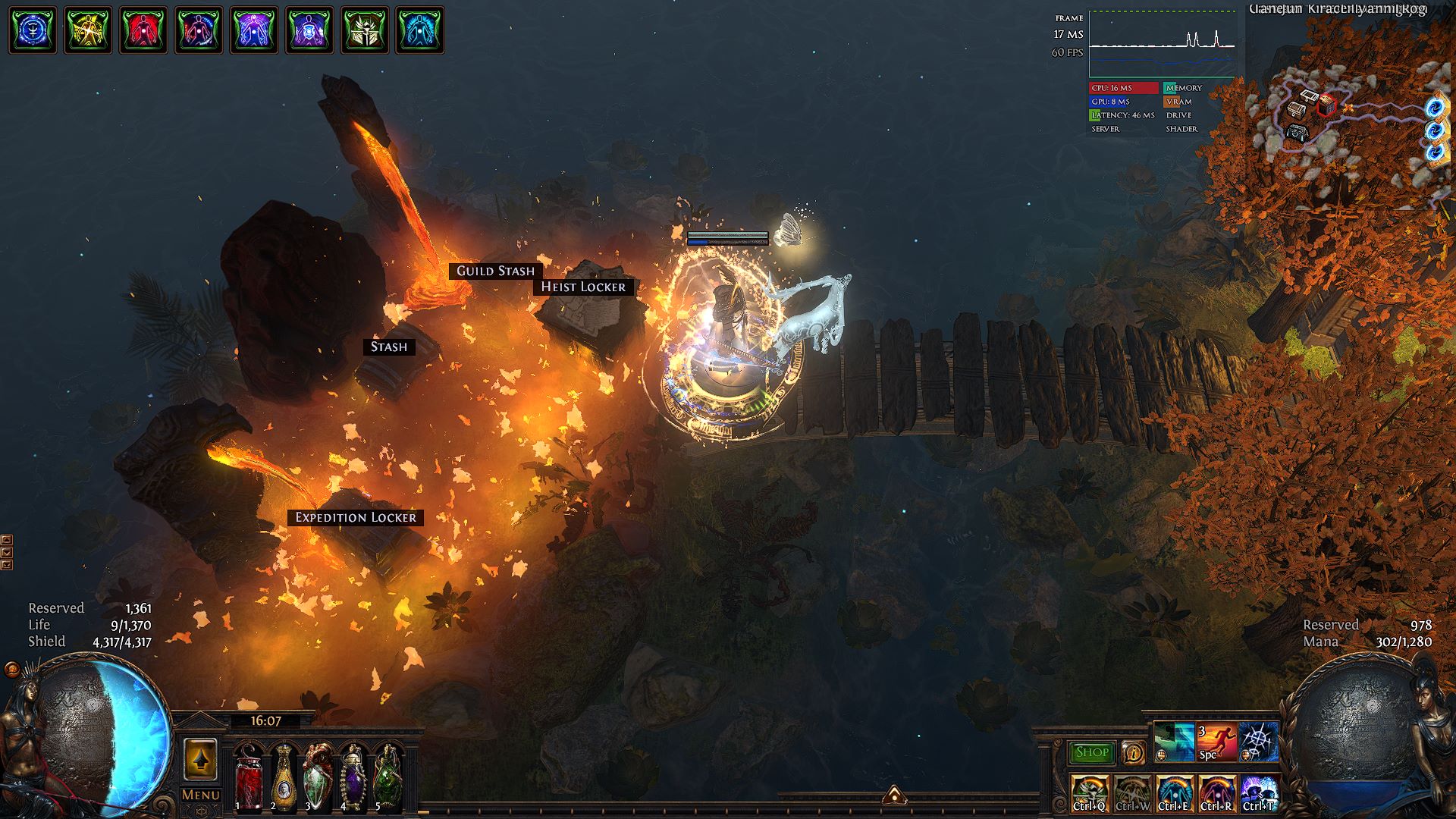This screenshot has width=1456, height=819.
Task: Activate the Ctrl+T lightning golem skill
Action: tap(1258, 793)
